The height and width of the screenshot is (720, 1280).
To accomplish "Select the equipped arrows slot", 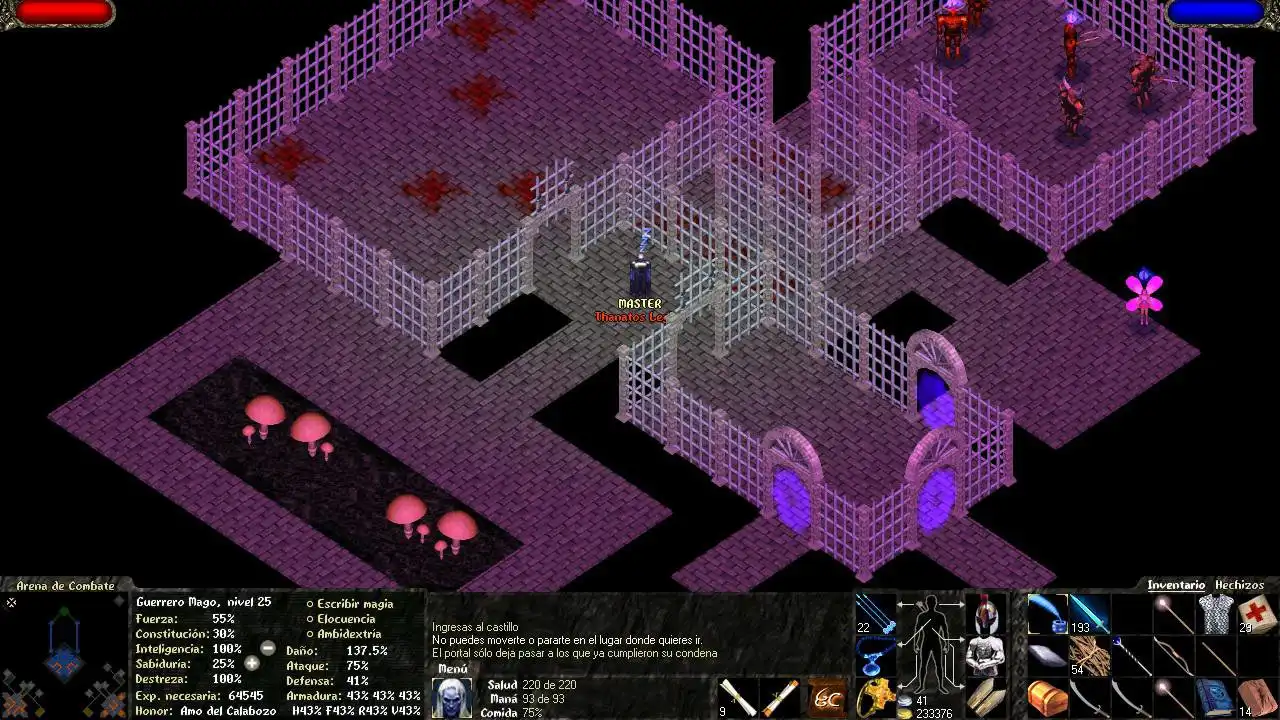I will coord(876,612).
